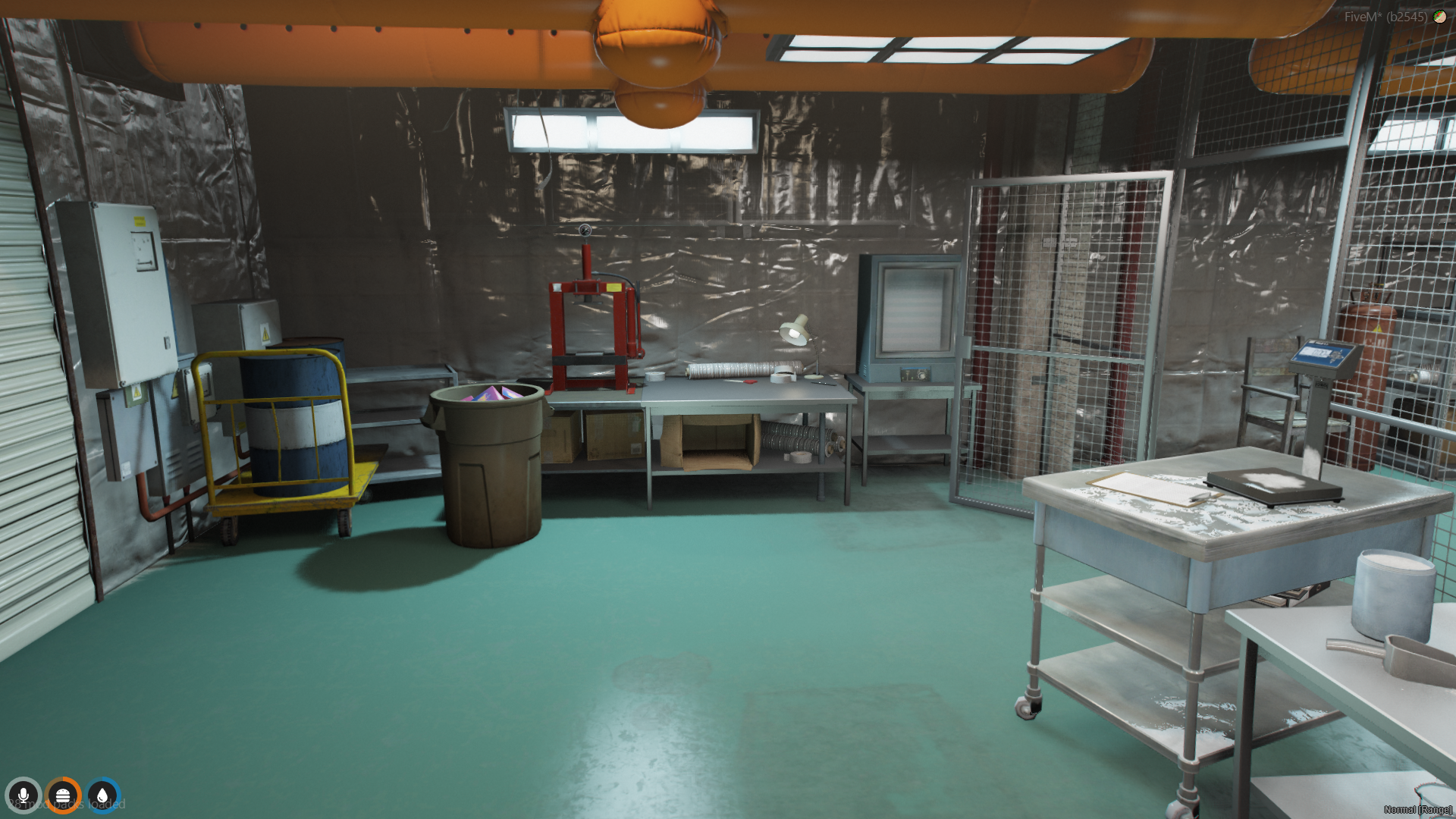The height and width of the screenshot is (819, 1456).
Task: Click the FiveM burrito emblem icon
Action: coord(1439,17)
